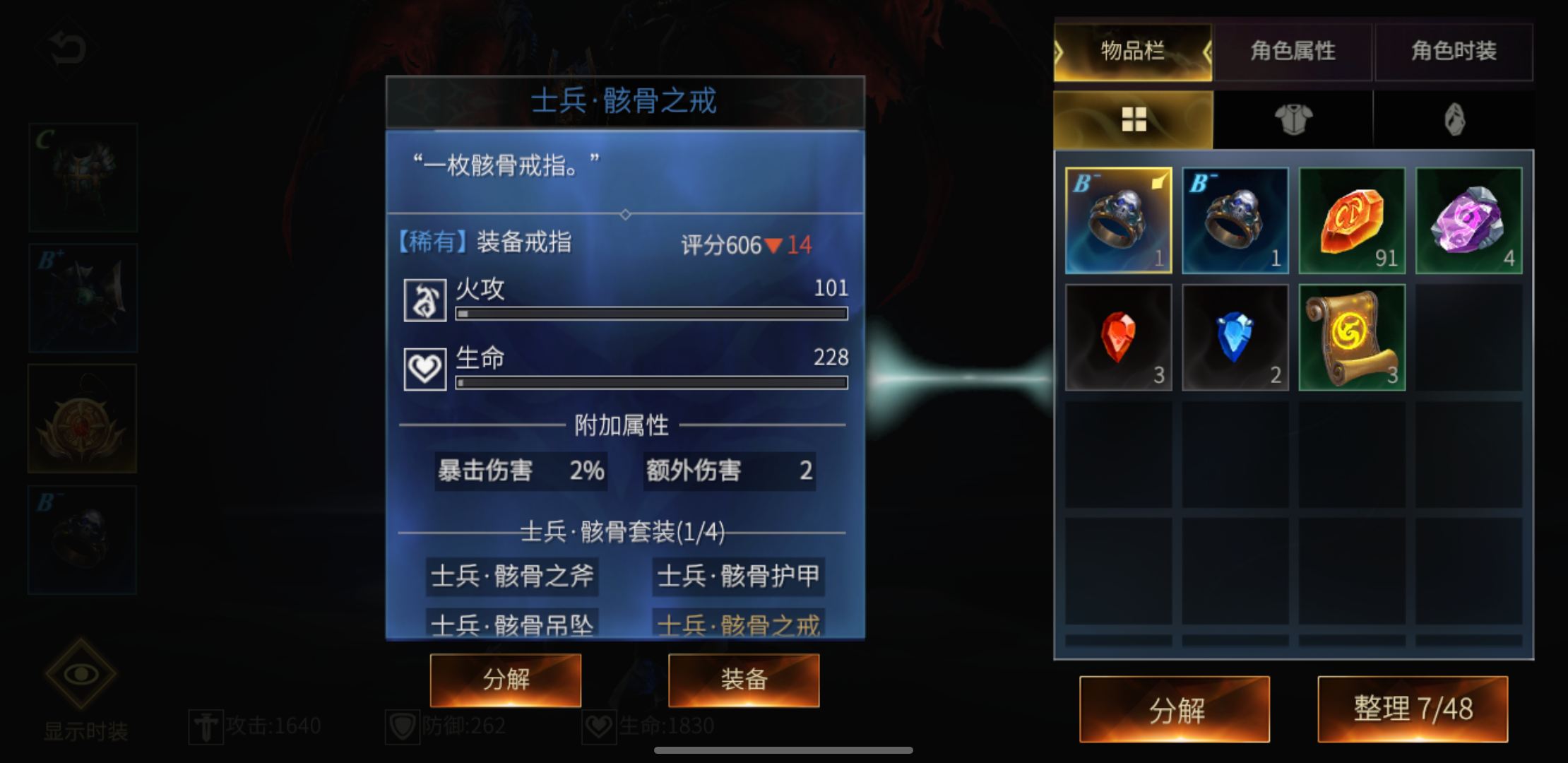The height and width of the screenshot is (763, 1568).
Task: Click the left arrow beside 物品栏 tab
Action: [1061, 52]
